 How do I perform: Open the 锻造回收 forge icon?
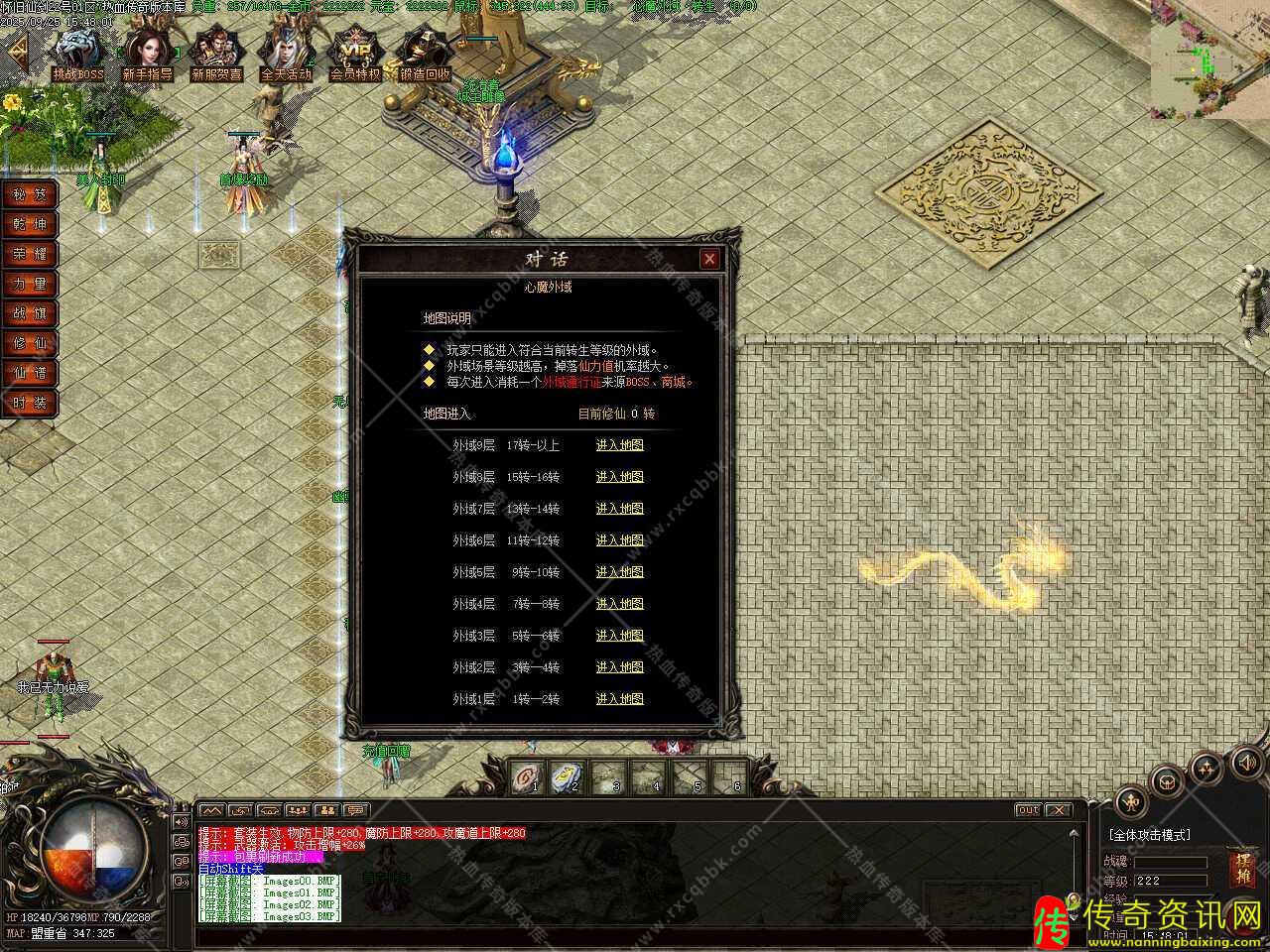(x=425, y=52)
